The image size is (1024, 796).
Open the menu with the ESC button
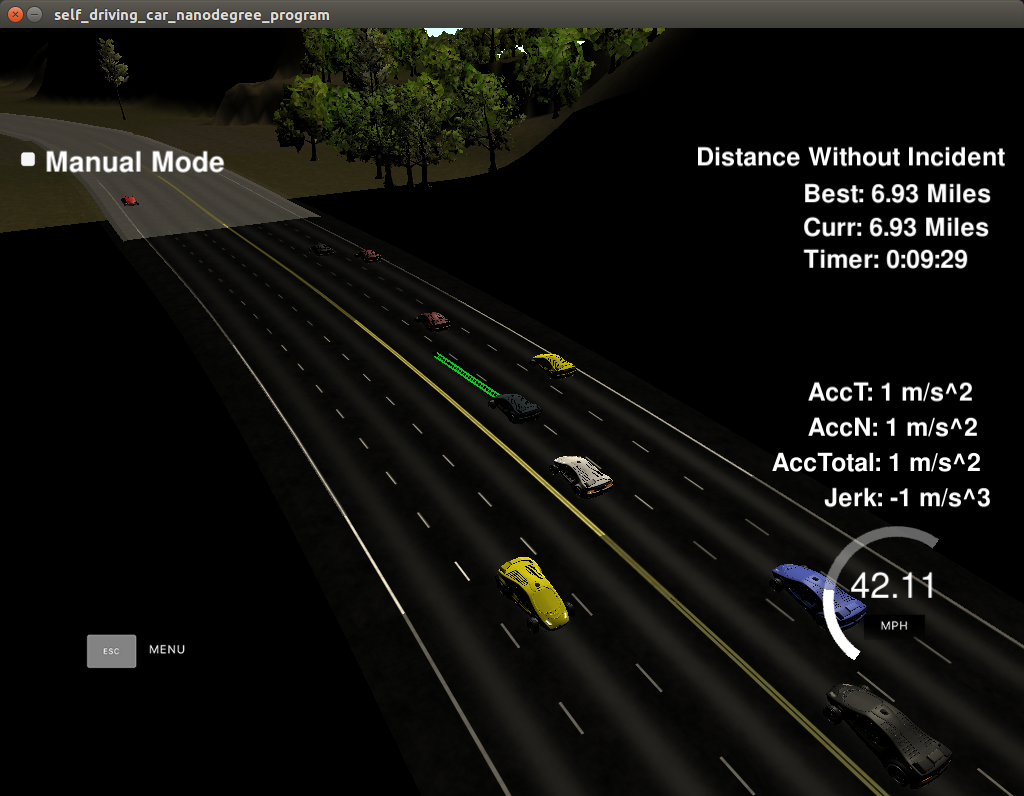111,650
